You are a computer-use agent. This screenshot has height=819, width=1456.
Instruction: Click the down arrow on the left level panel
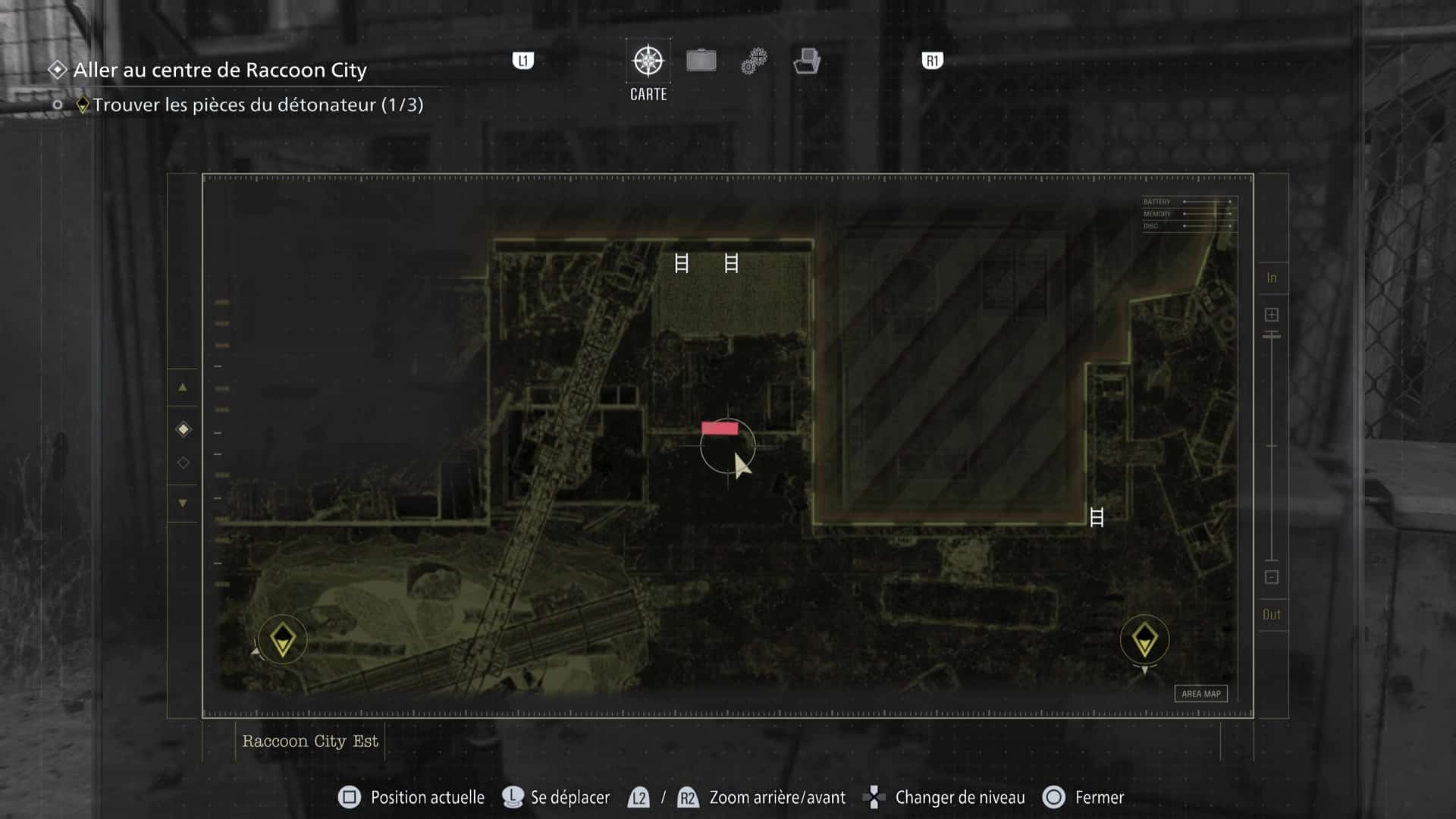[x=182, y=503]
